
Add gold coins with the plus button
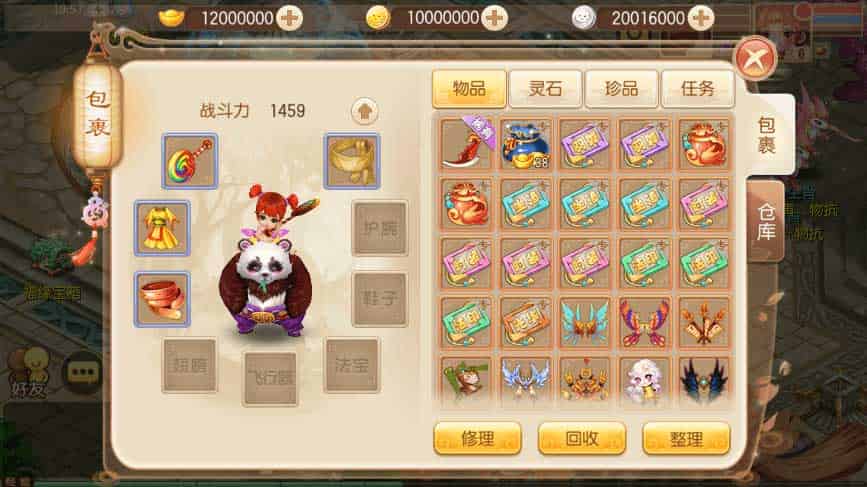pos(494,18)
